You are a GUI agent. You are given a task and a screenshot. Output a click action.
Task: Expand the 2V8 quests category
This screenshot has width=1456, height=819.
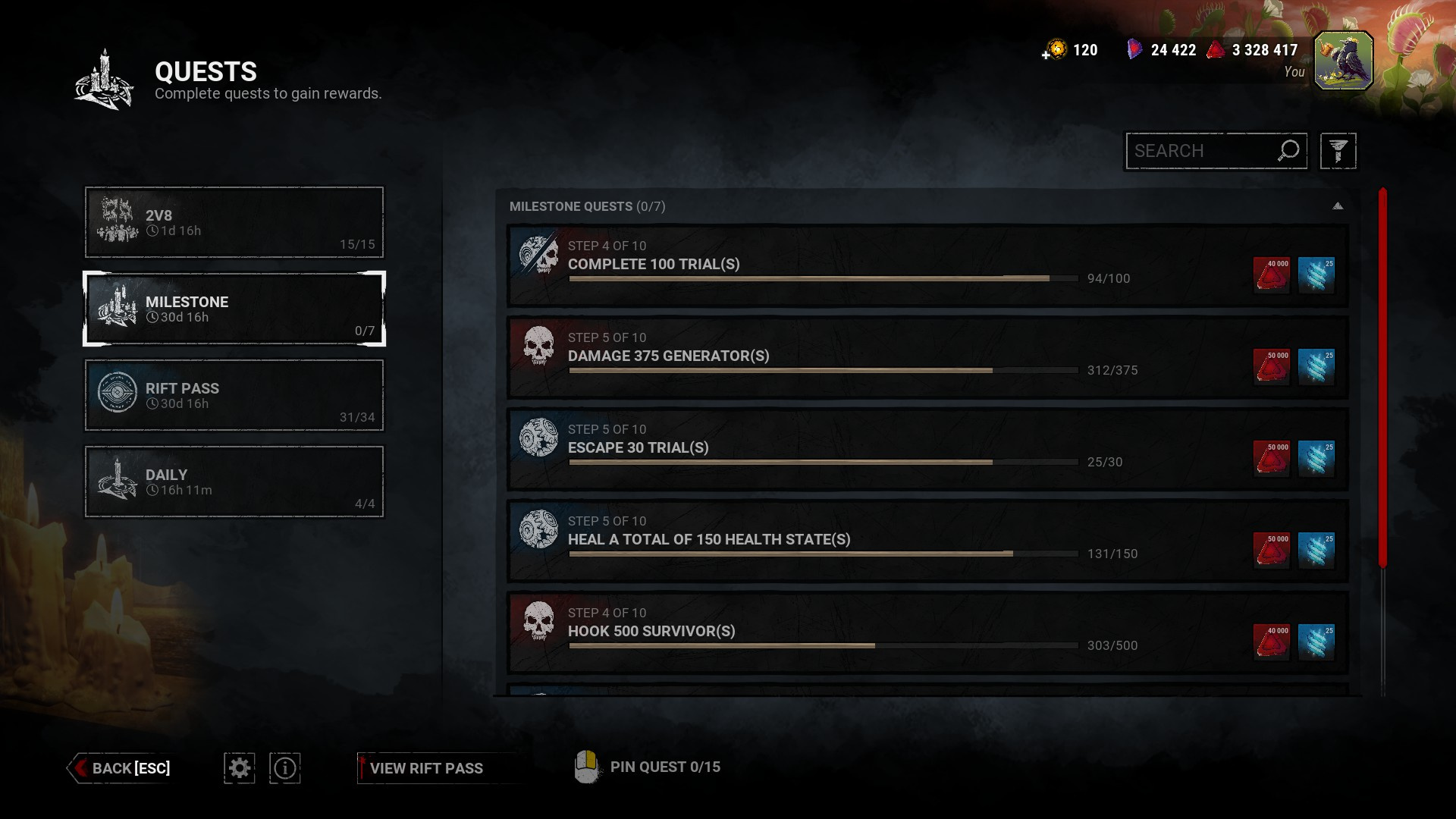(234, 221)
